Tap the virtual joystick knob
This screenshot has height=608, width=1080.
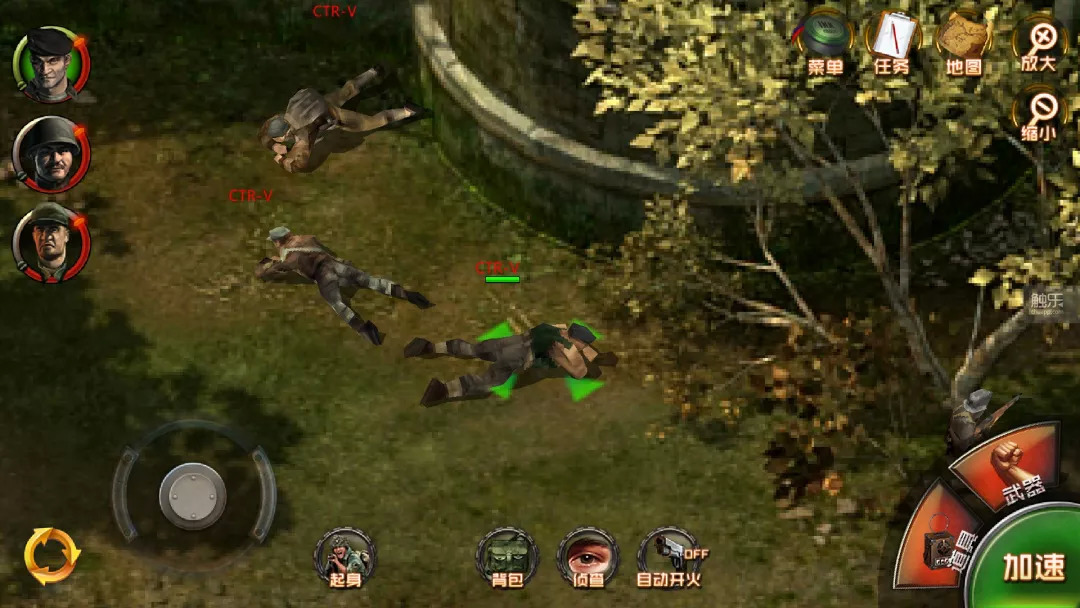pyautogui.click(x=193, y=495)
